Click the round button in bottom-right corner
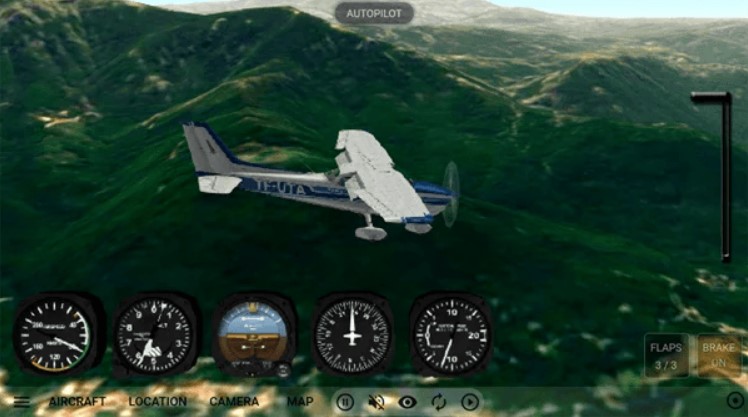 coord(735,401)
